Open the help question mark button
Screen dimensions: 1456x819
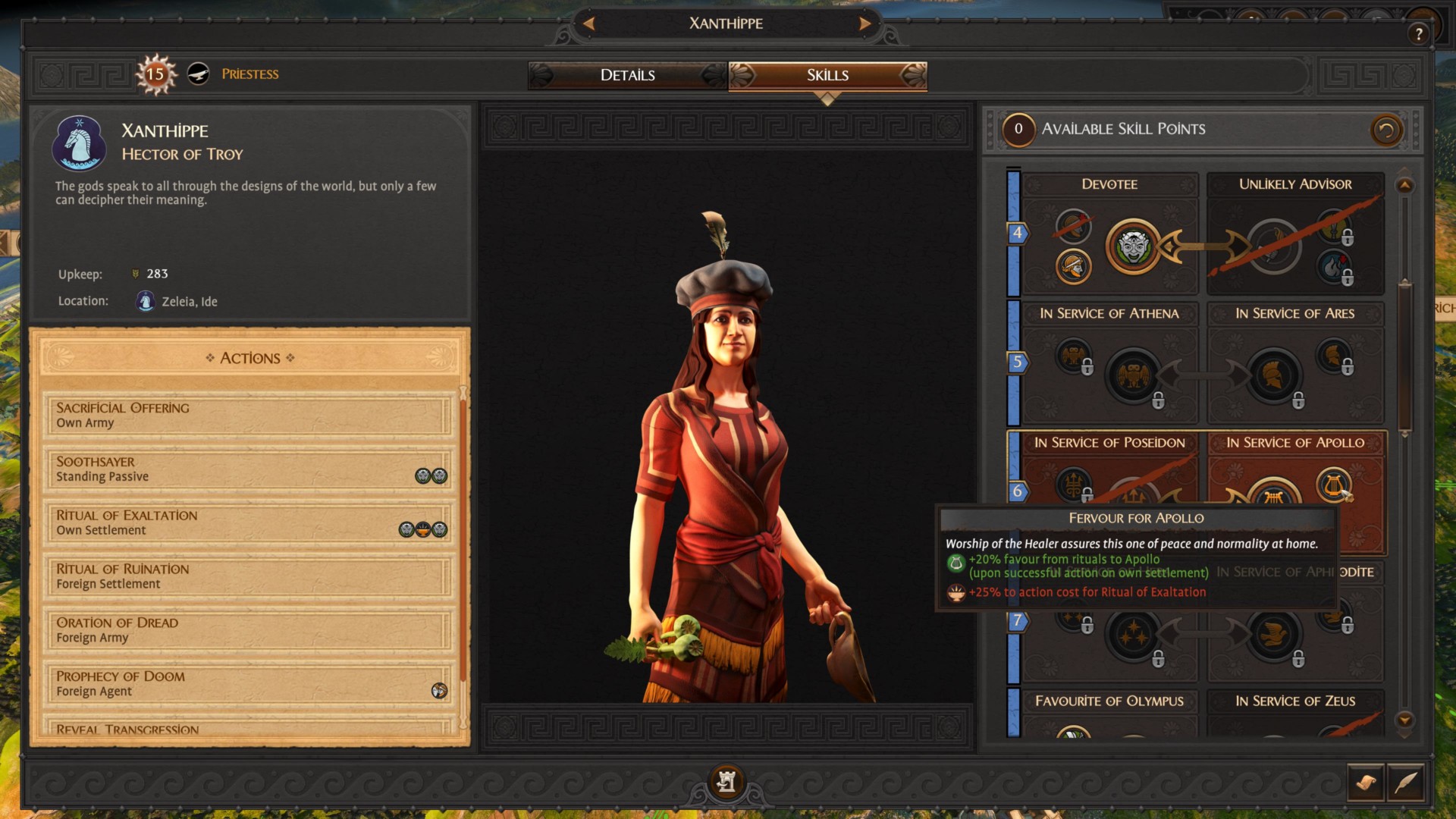pos(1418,34)
